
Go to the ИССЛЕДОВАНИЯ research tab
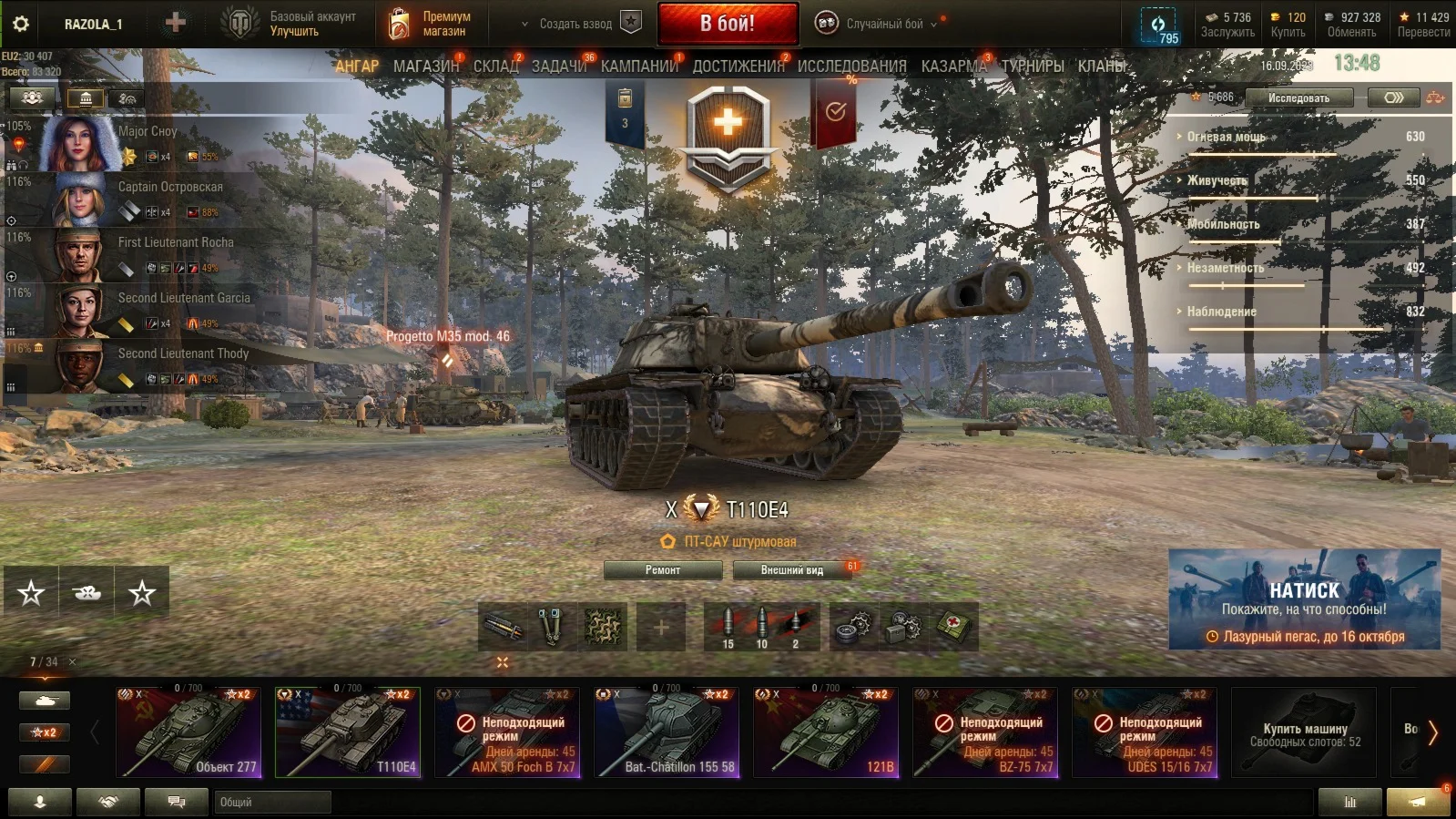click(851, 66)
